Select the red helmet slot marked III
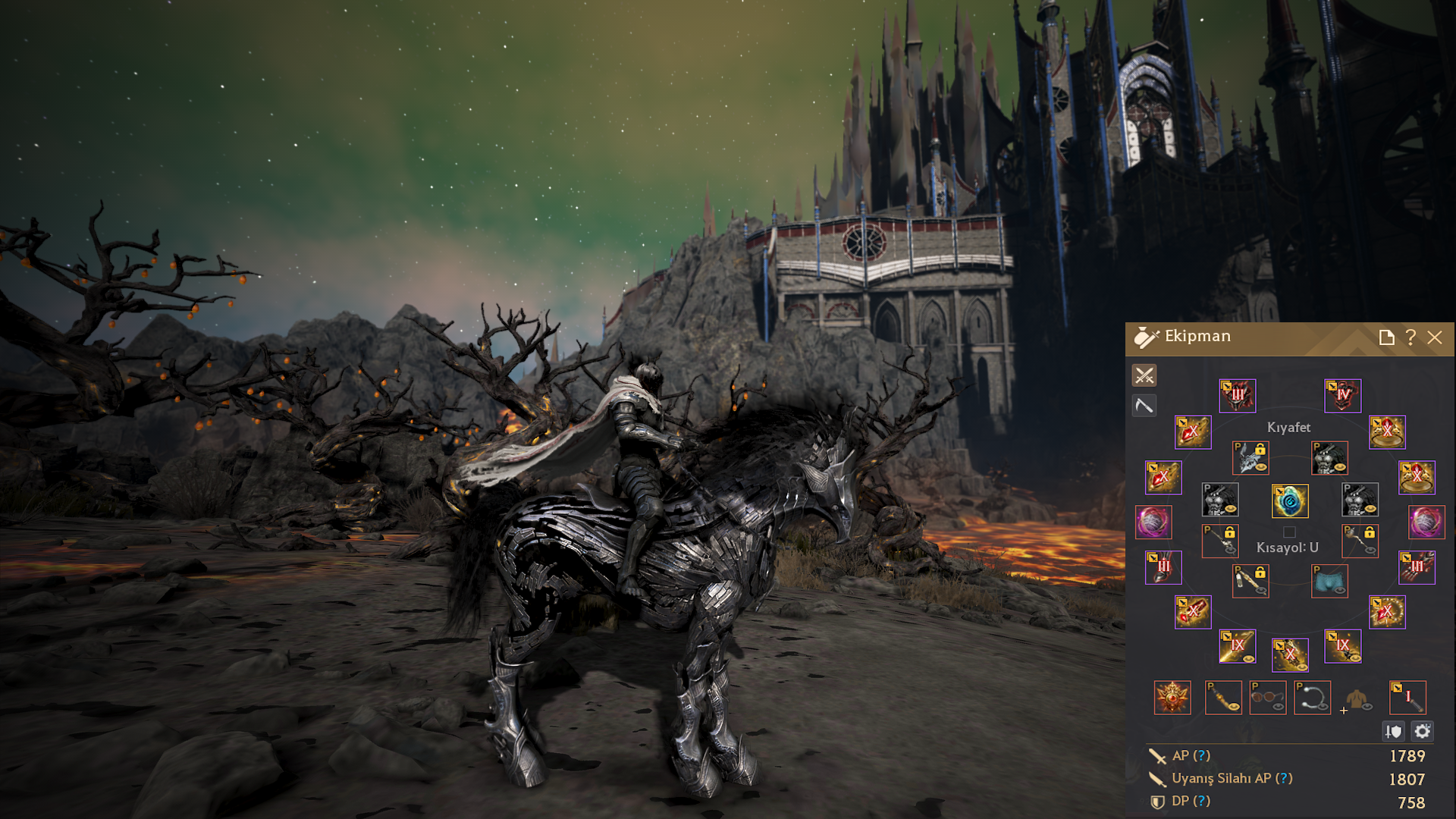 [1238, 396]
